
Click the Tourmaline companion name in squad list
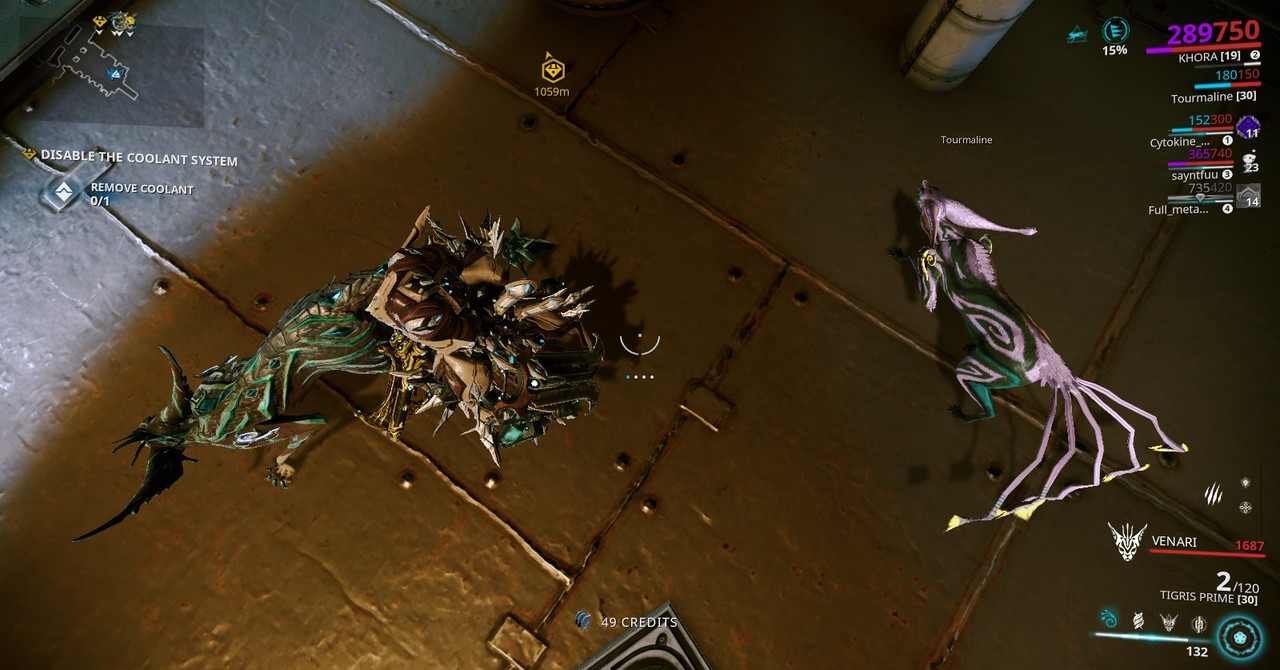click(x=1213, y=99)
